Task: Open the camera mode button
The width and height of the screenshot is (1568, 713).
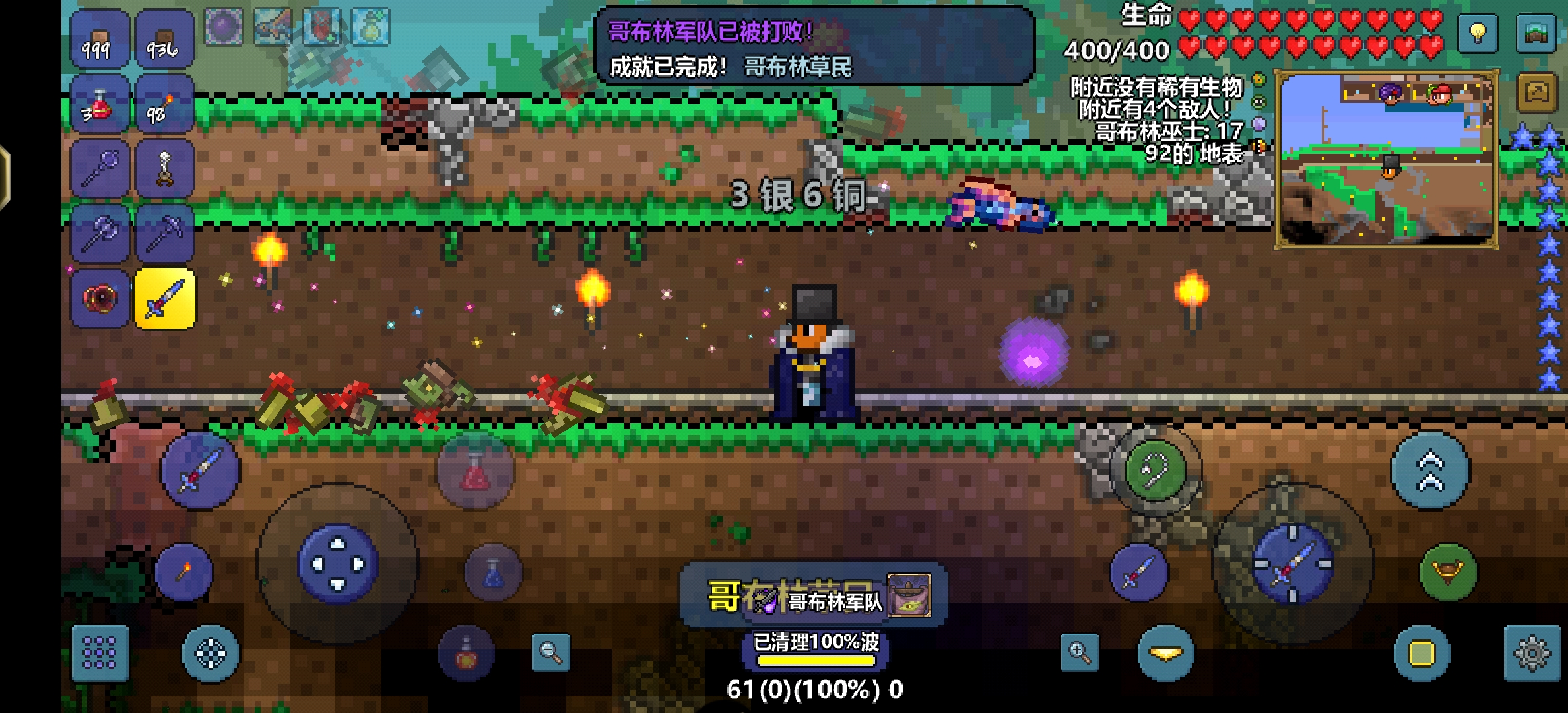Action: [x=1537, y=93]
